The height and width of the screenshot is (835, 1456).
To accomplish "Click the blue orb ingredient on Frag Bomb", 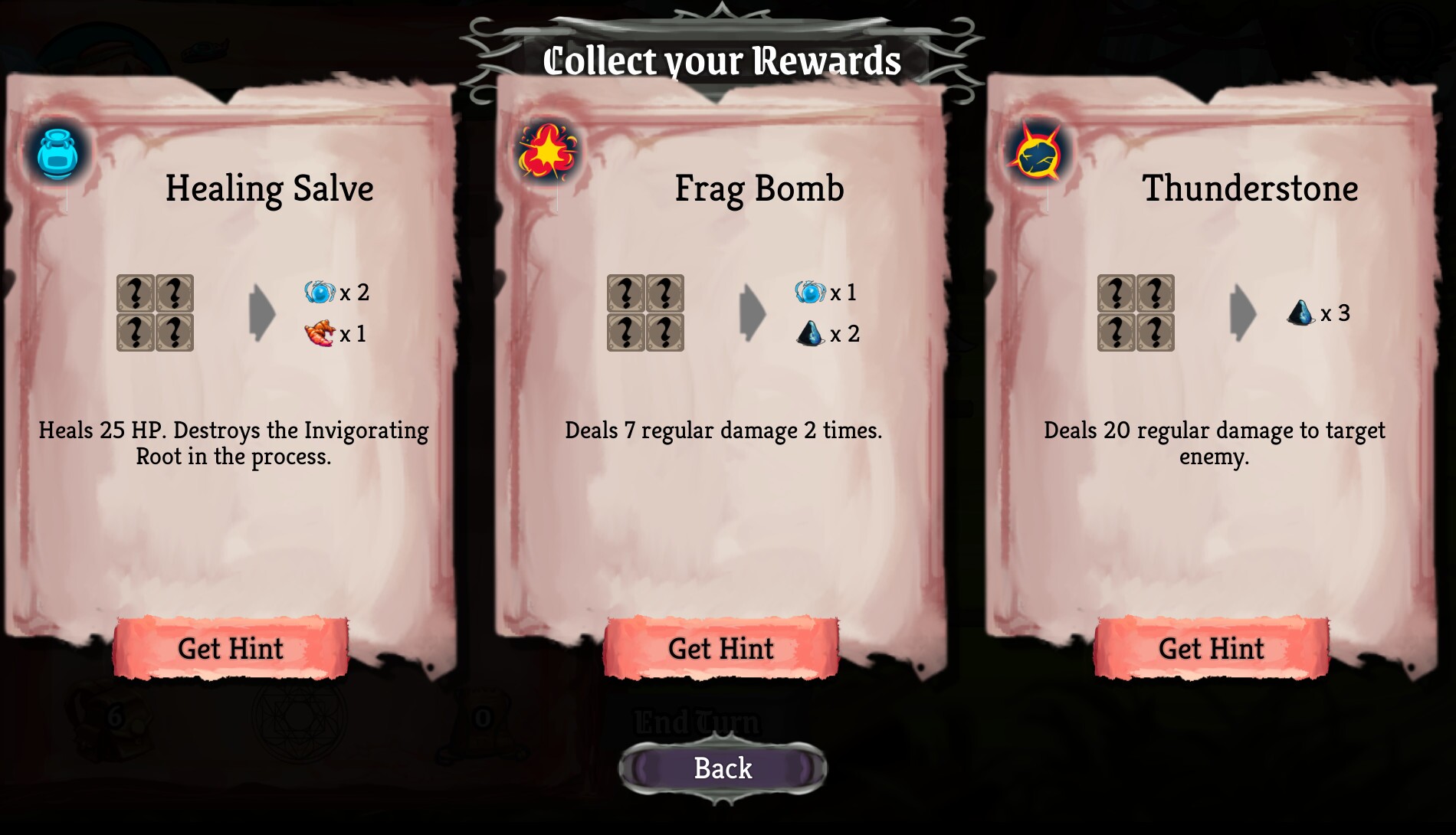I will pos(809,292).
